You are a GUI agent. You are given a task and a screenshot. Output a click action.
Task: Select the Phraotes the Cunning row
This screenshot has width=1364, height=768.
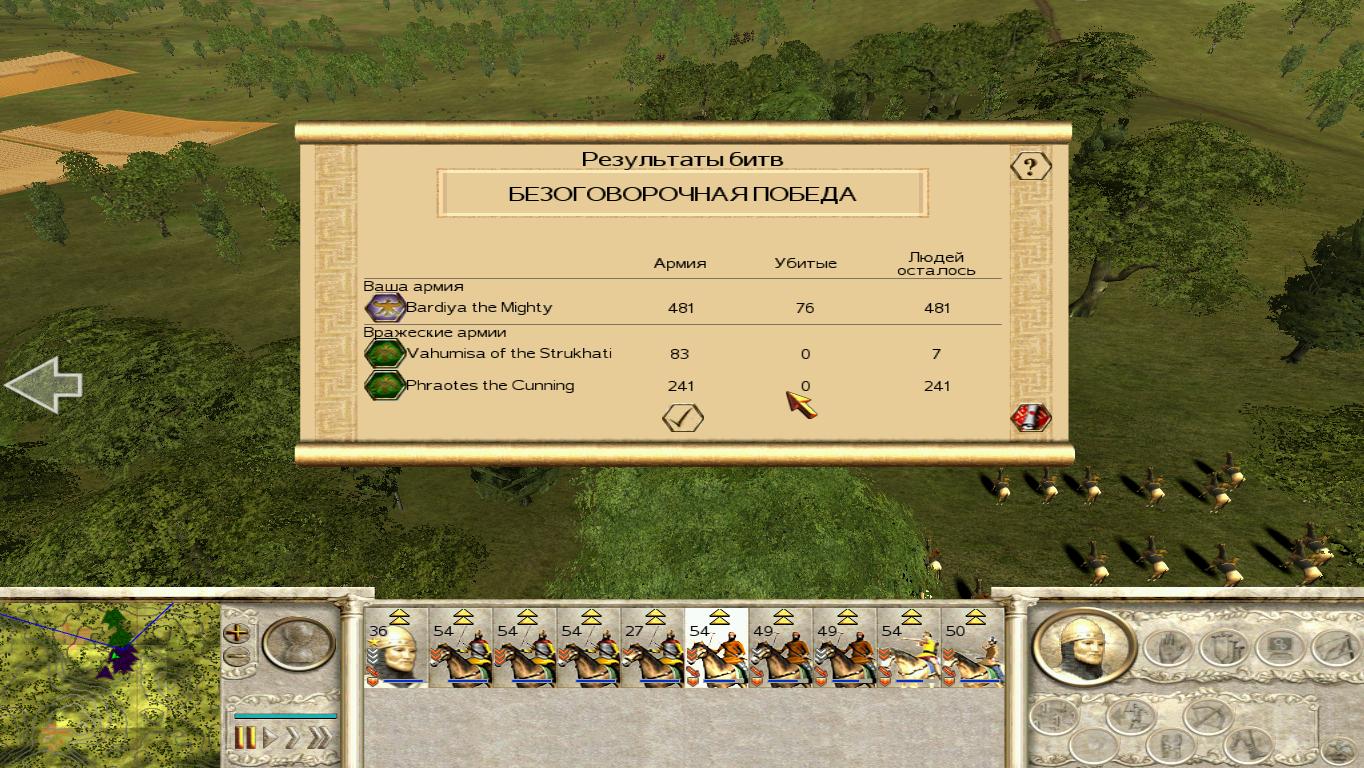tap(489, 386)
